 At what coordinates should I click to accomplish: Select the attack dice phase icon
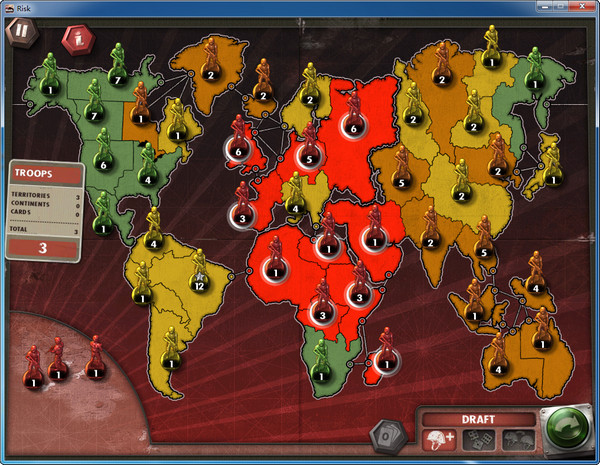click(478, 438)
